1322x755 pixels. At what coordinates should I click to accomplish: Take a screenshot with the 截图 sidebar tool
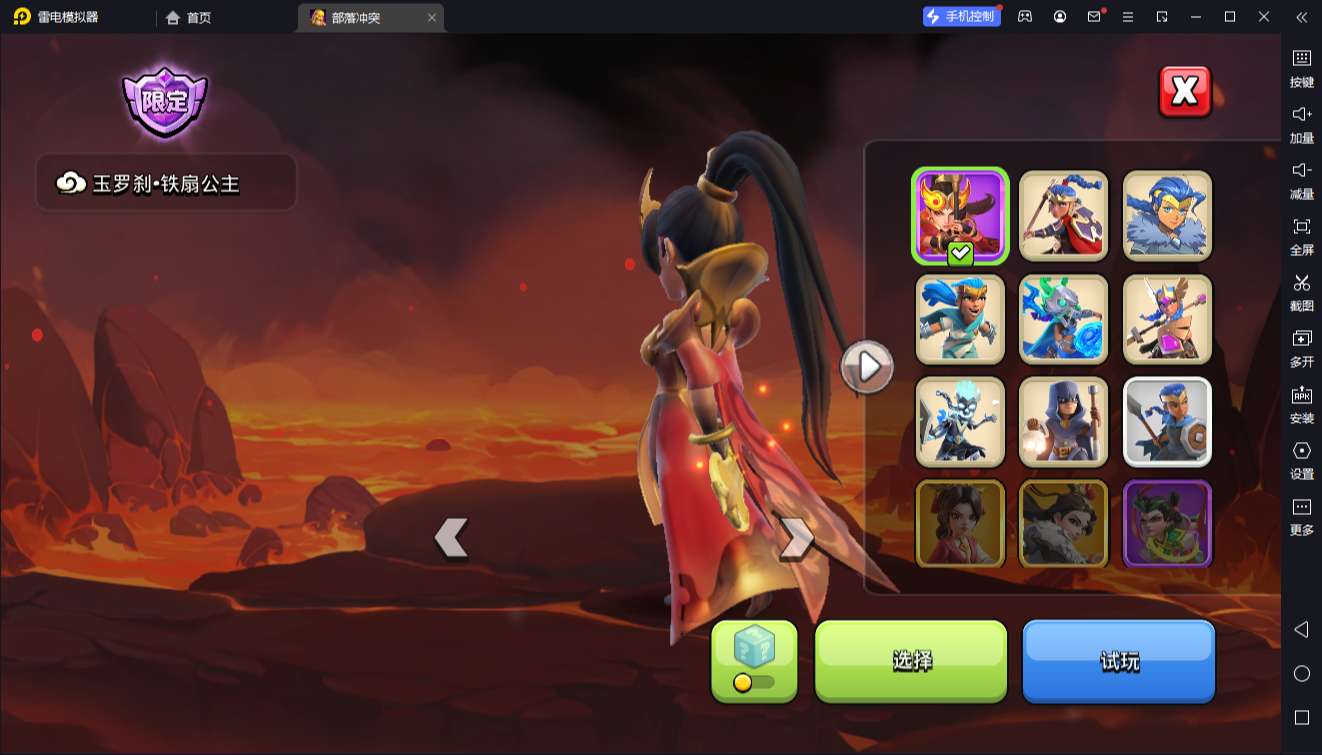point(1301,292)
